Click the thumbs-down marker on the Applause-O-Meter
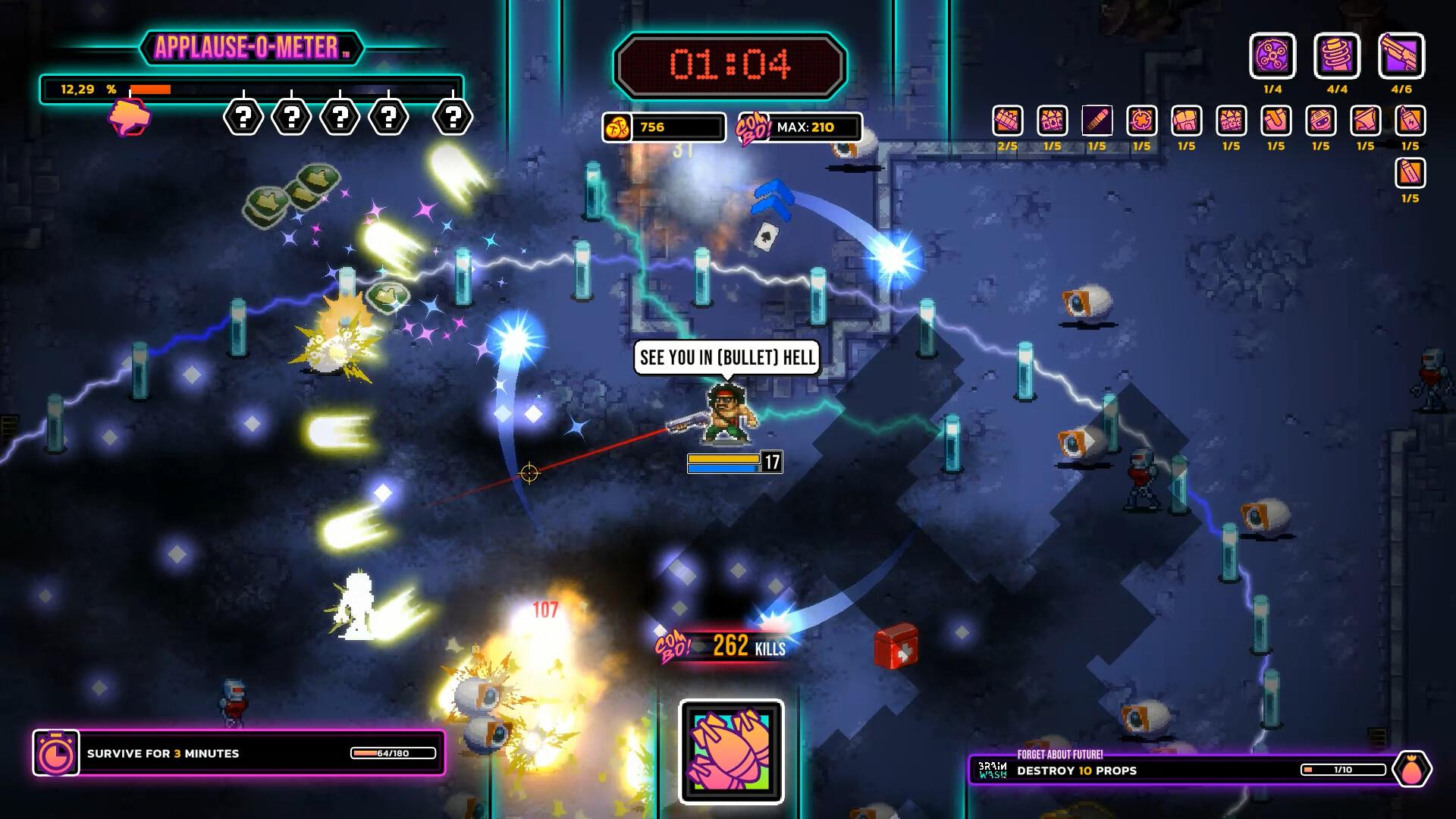1456x819 pixels. (130, 115)
